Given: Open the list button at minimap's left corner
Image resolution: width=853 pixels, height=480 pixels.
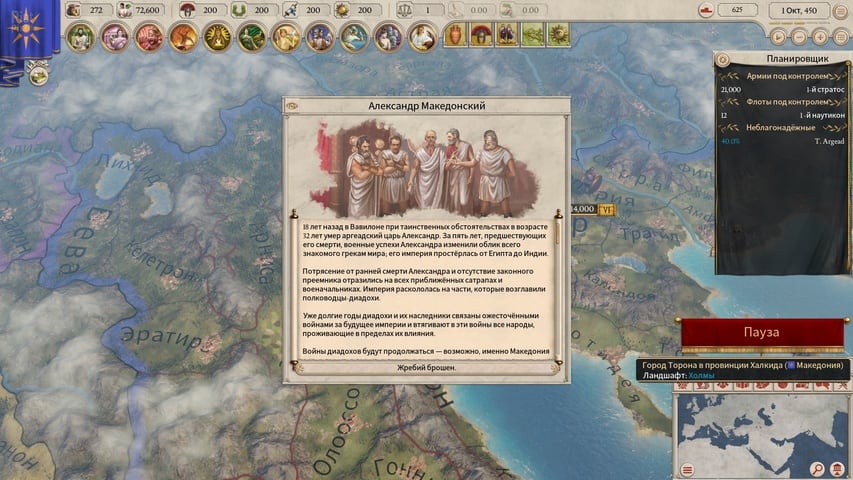Looking at the screenshot, I should (687, 469).
